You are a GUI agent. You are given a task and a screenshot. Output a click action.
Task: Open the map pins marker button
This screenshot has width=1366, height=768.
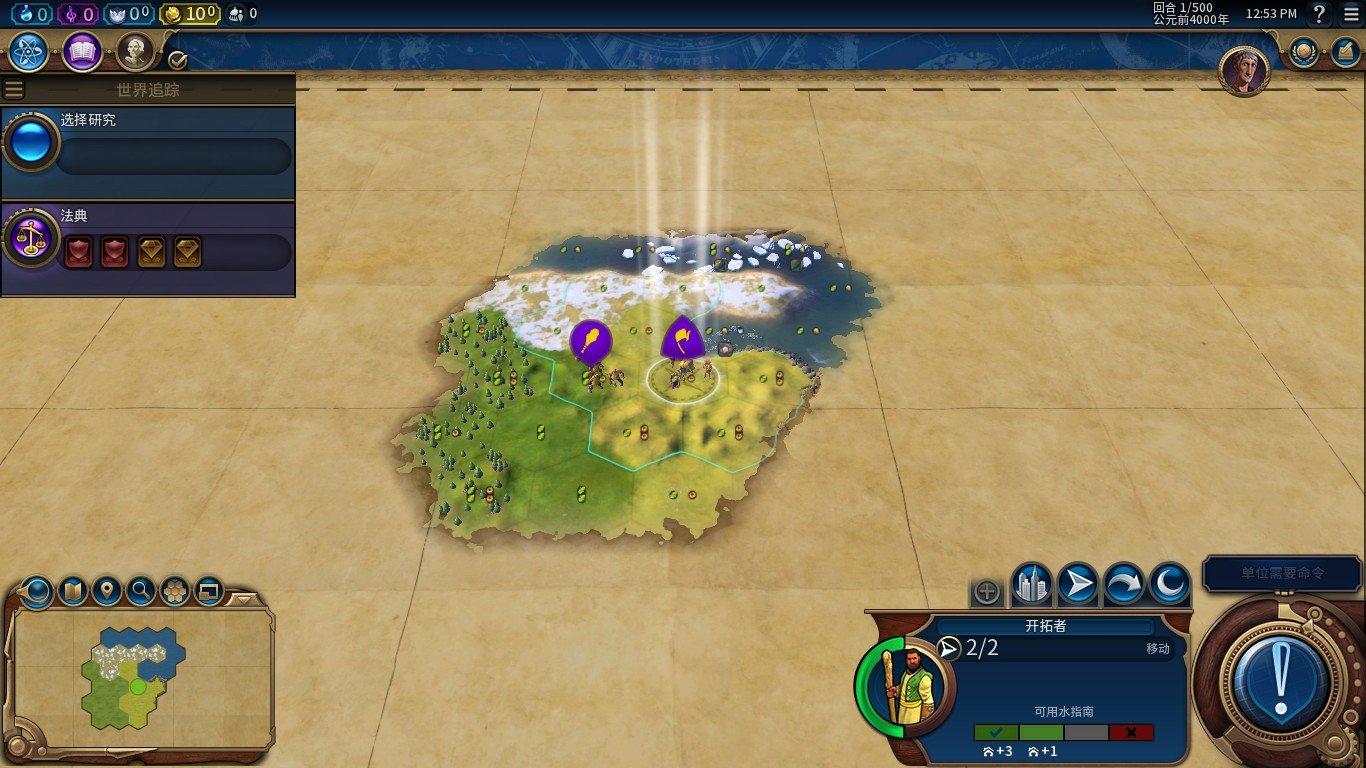pos(107,591)
